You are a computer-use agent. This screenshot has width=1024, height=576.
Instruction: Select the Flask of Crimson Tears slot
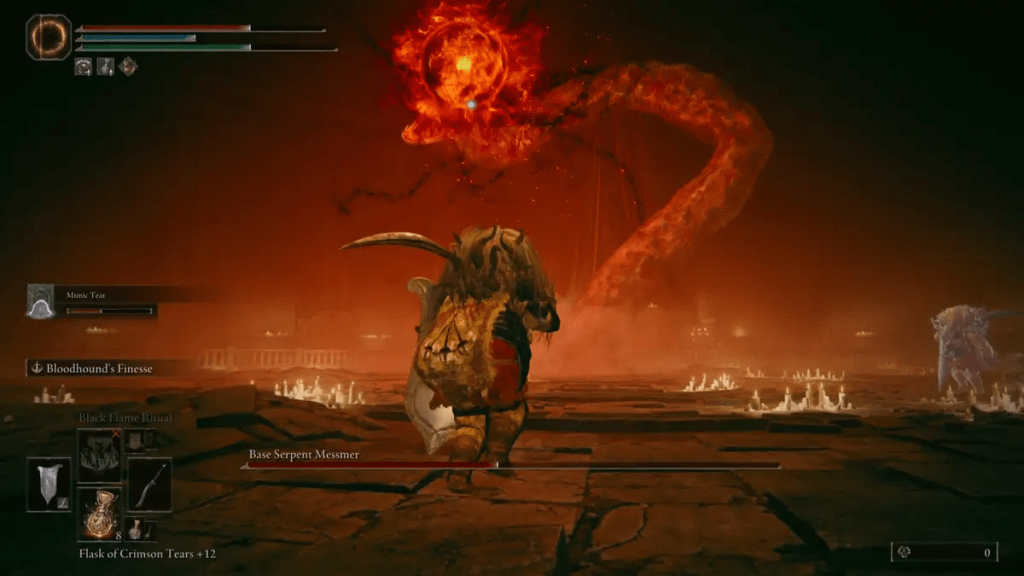[100, 515]
